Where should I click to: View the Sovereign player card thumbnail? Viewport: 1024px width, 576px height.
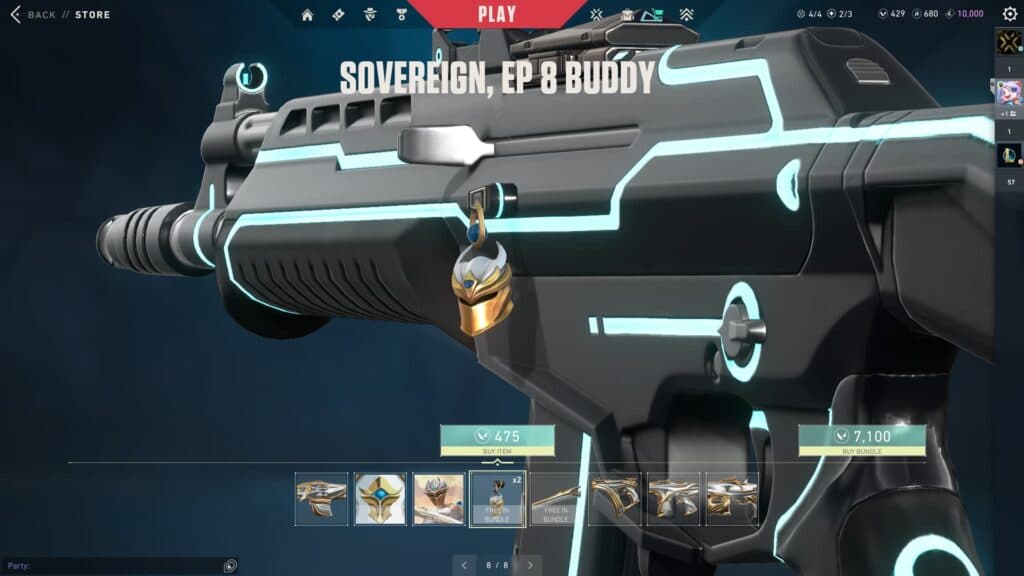point(439,499)
